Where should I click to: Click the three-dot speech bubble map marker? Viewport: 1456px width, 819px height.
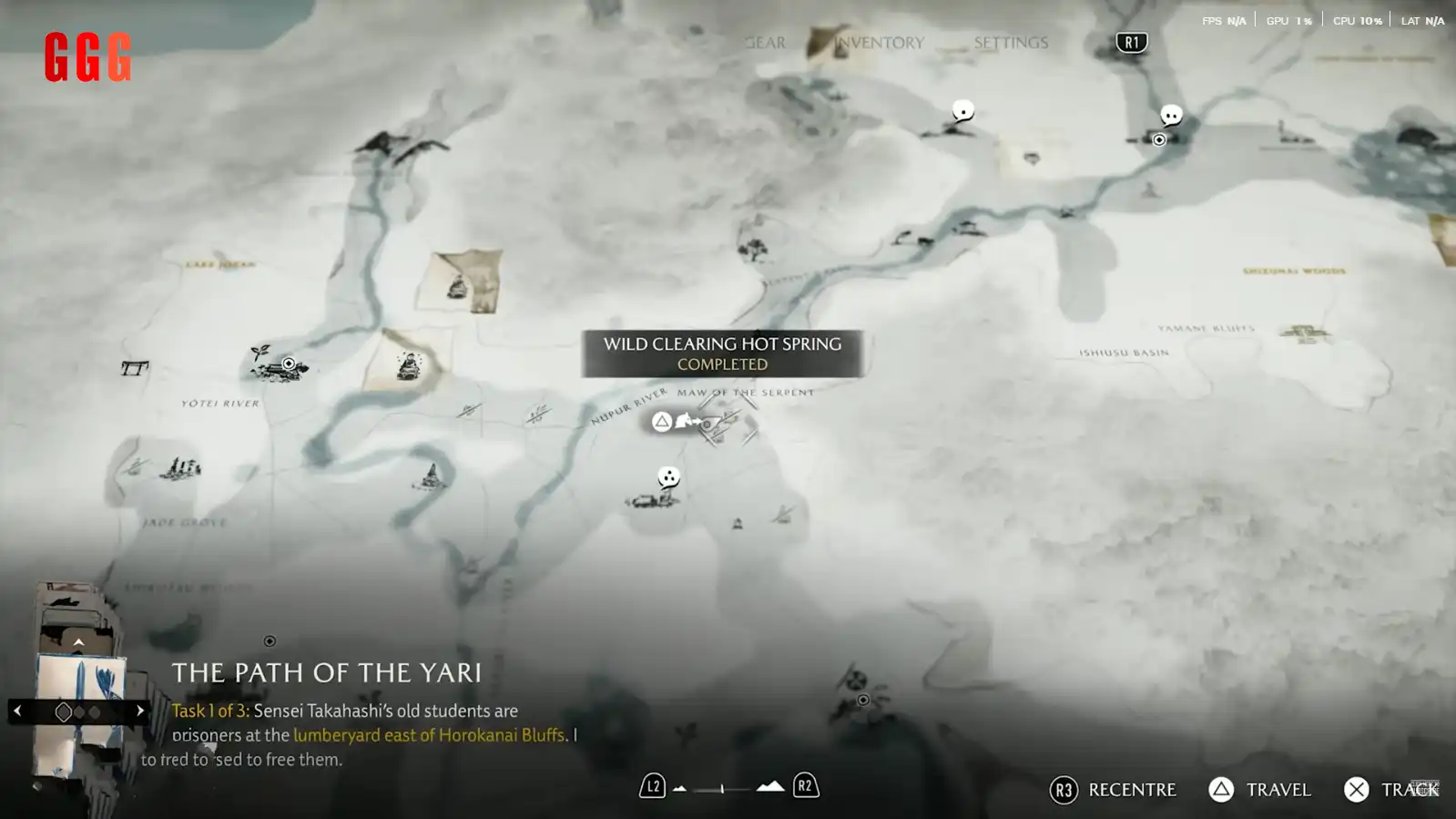668,477
